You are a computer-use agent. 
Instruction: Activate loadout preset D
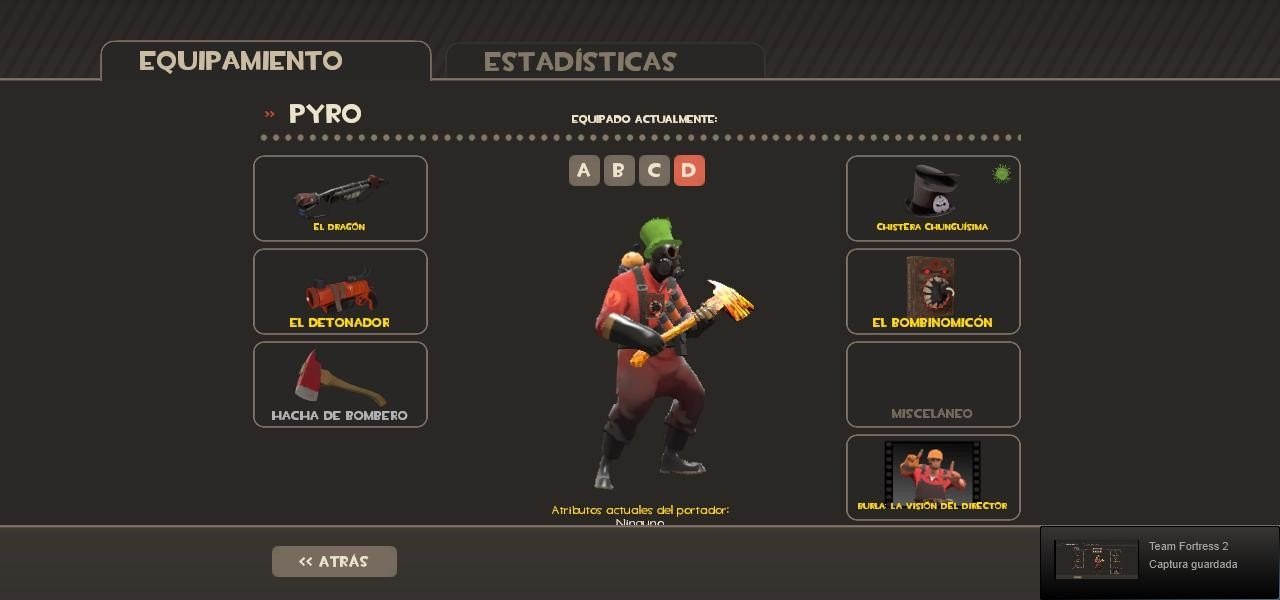click(689, 171)
